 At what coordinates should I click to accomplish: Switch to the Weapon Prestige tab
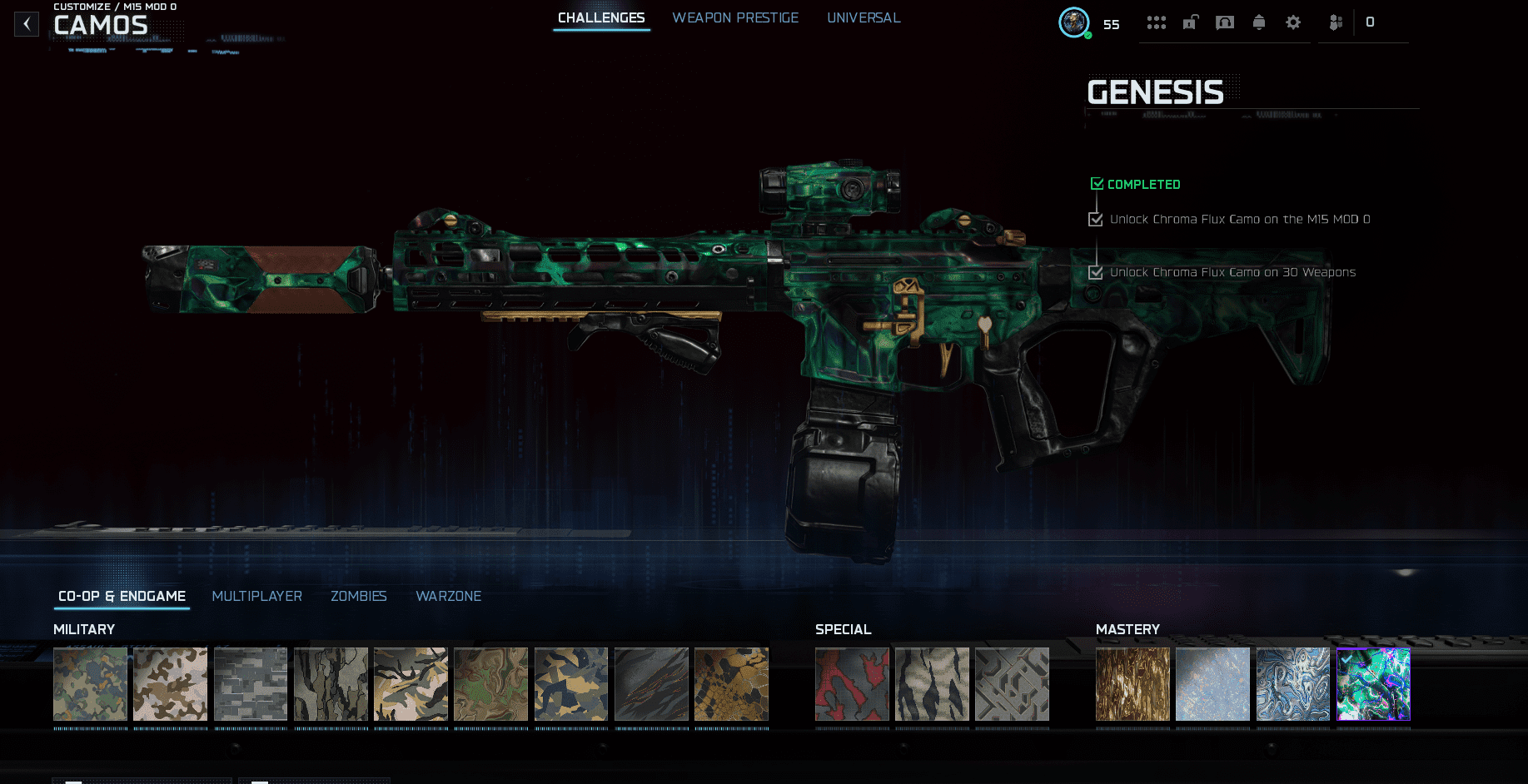pyautogui.click(x=735, y=17)
